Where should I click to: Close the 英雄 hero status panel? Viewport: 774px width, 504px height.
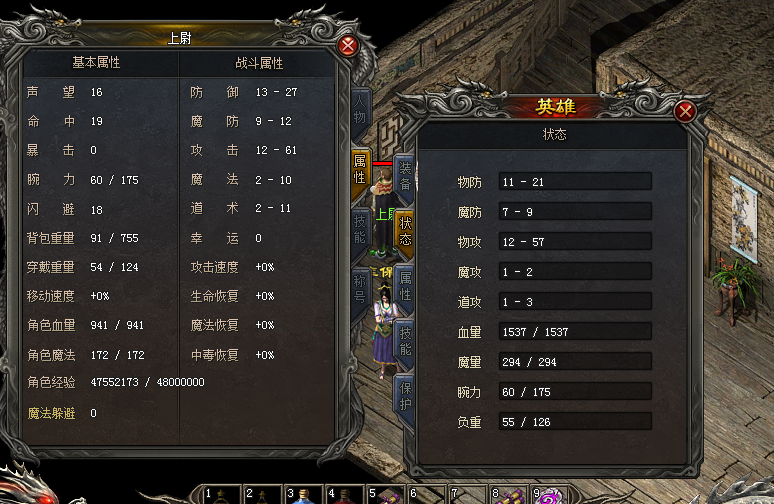(x=685, y=112)
